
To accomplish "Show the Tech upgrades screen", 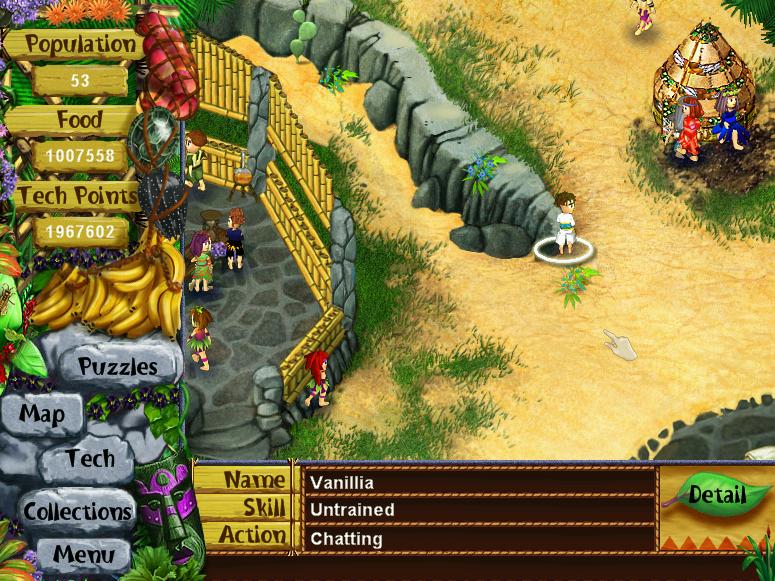I will 90,460.
